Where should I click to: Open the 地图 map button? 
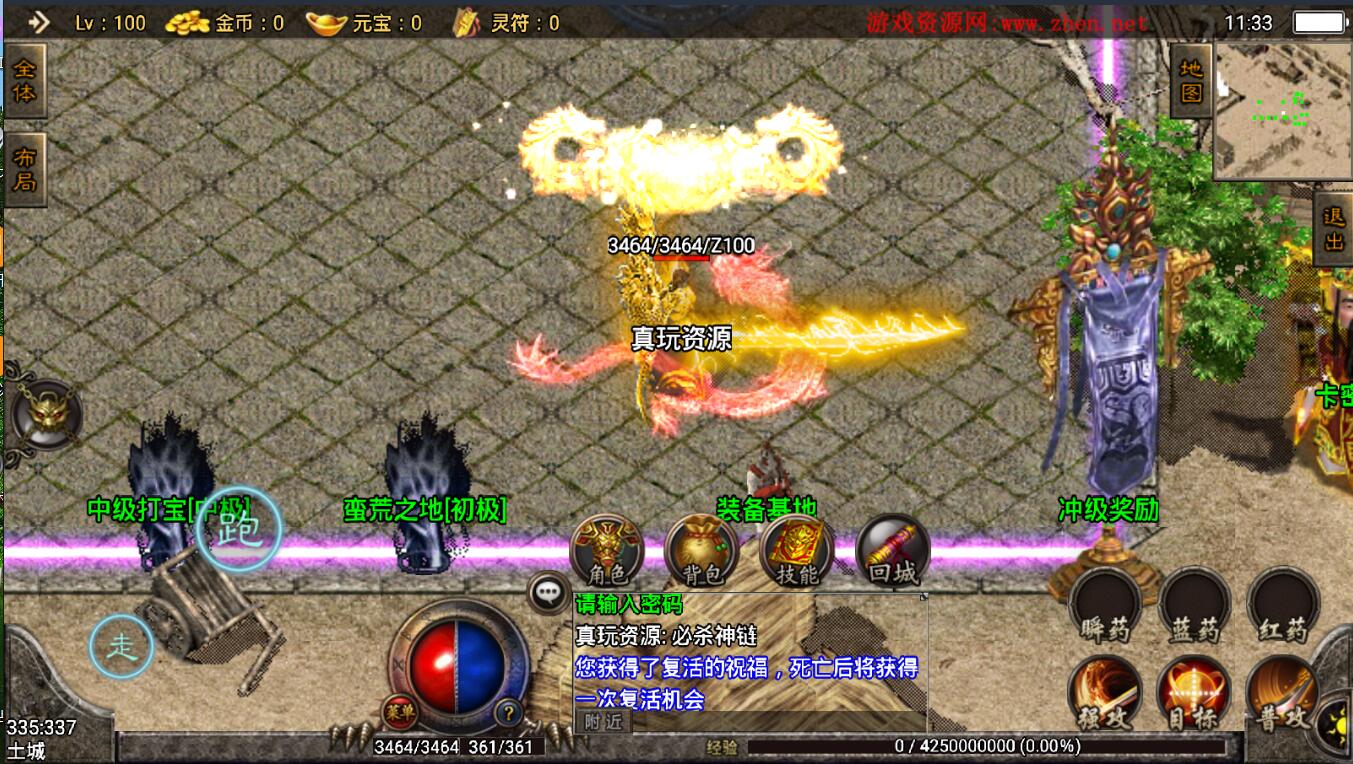[x=1190, y=81]
